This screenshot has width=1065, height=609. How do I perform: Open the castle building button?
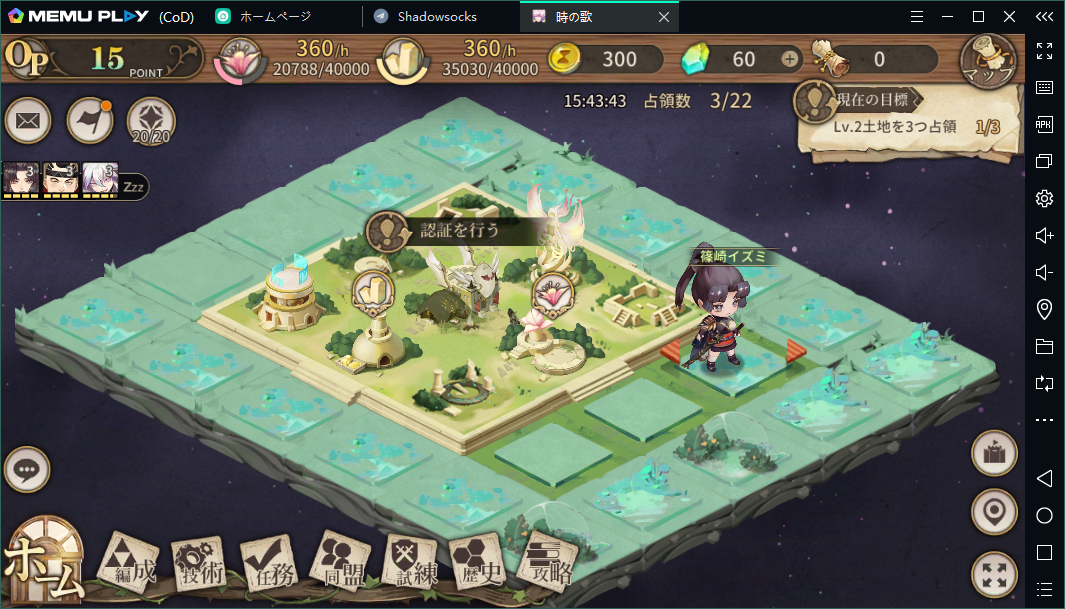click(994, 453)
